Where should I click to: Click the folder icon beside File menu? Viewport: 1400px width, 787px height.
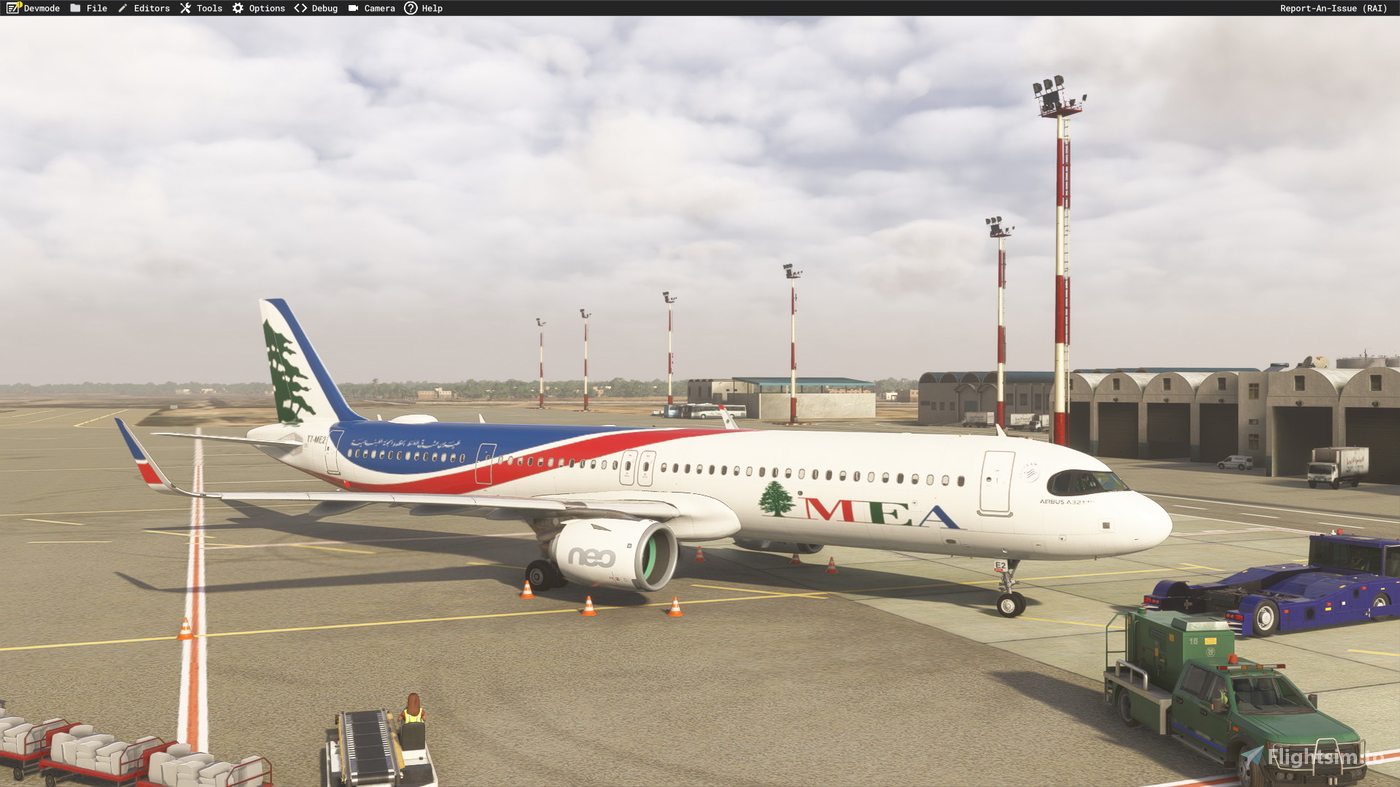coord(73,7)
